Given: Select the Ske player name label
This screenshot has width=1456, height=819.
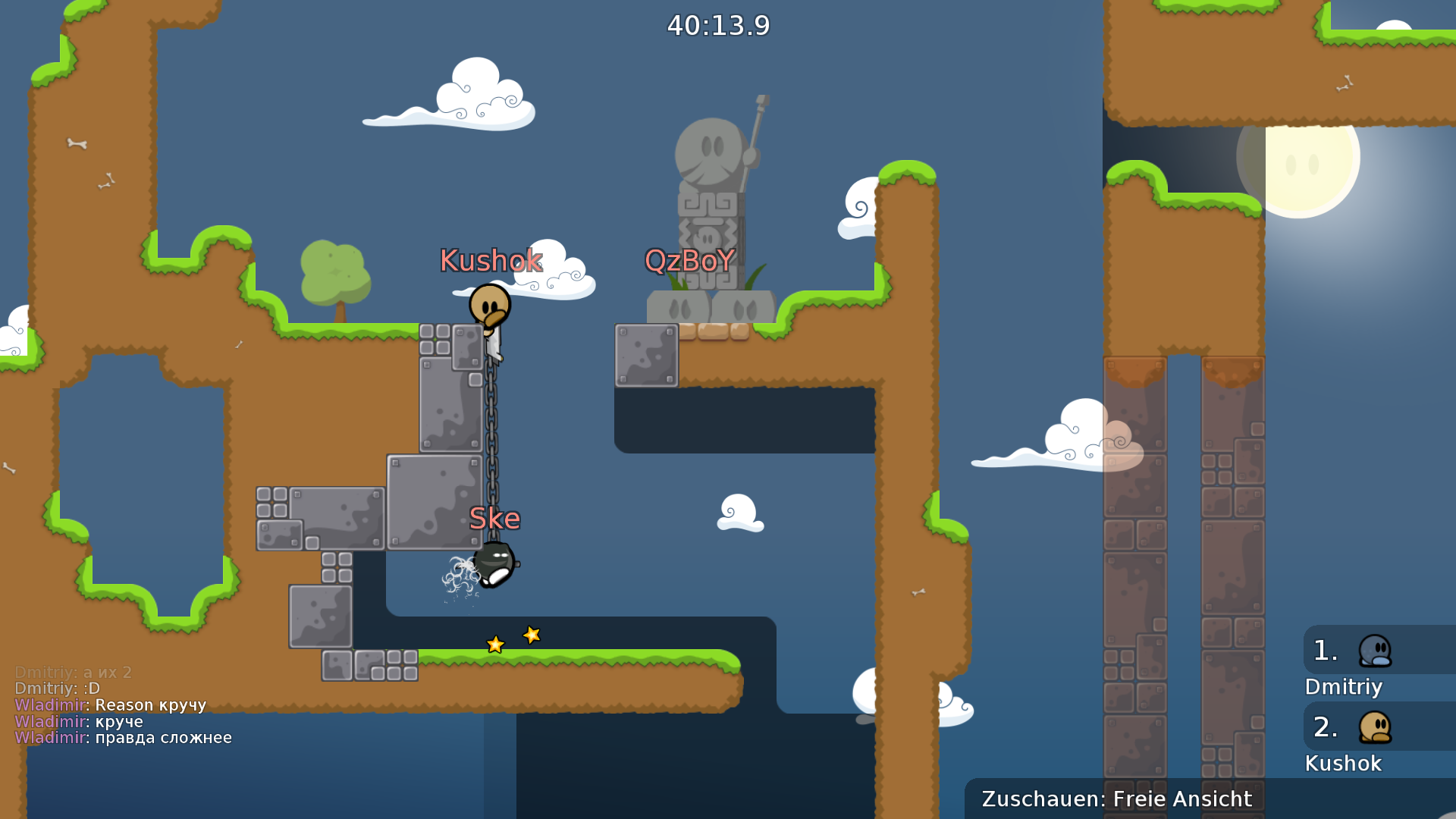Looking at the screenshot, I should coord(496,519).
